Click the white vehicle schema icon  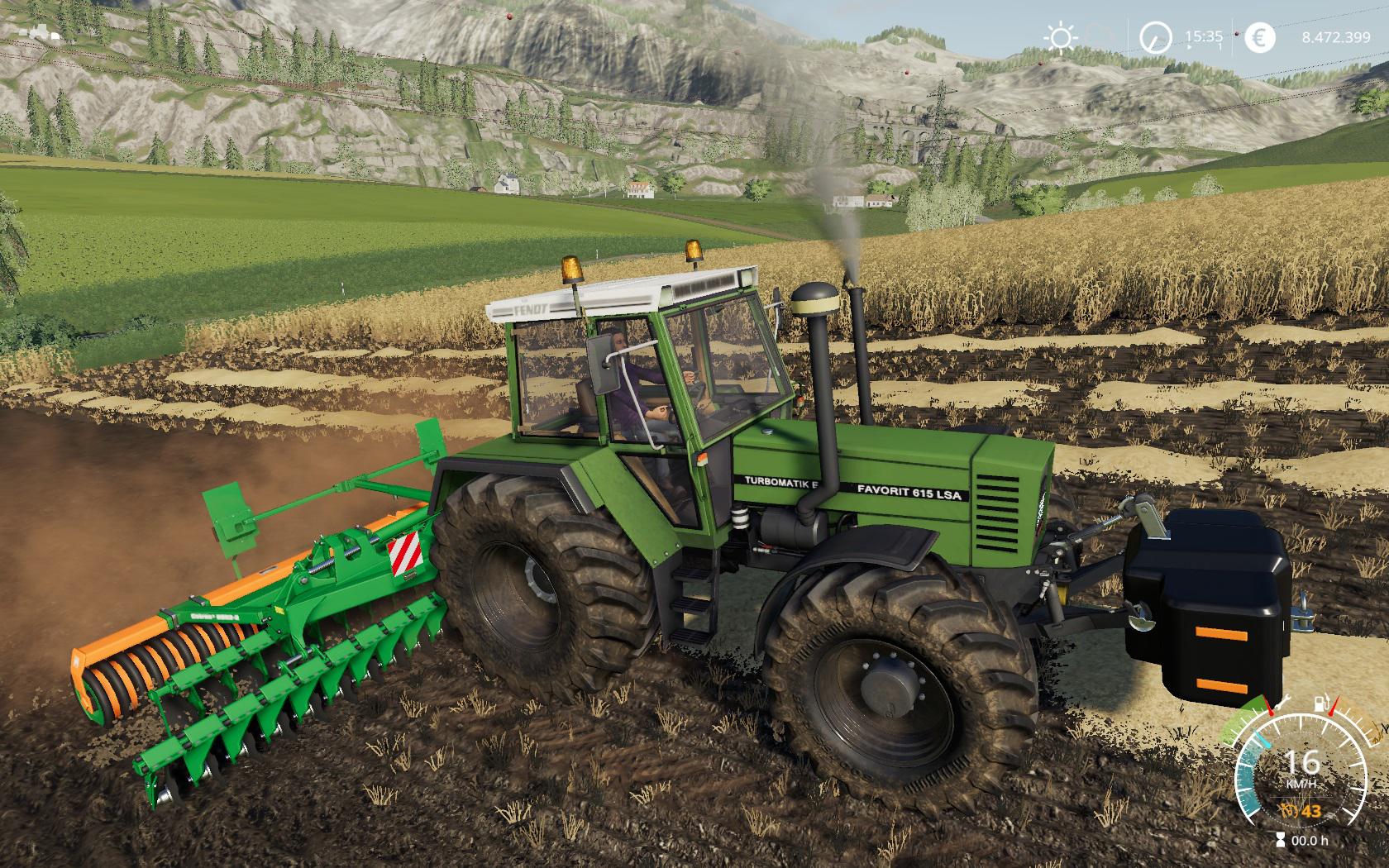click(x=39, y=32)
